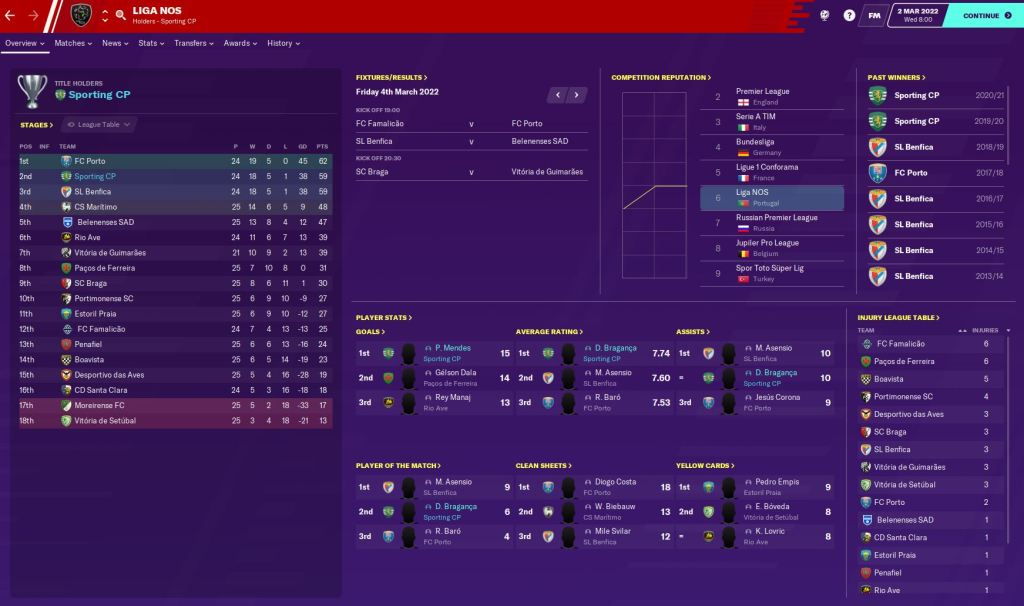This screenshot has height=606, width=1024.
Task: Open the Injury League Table panel
Action: 898,318
